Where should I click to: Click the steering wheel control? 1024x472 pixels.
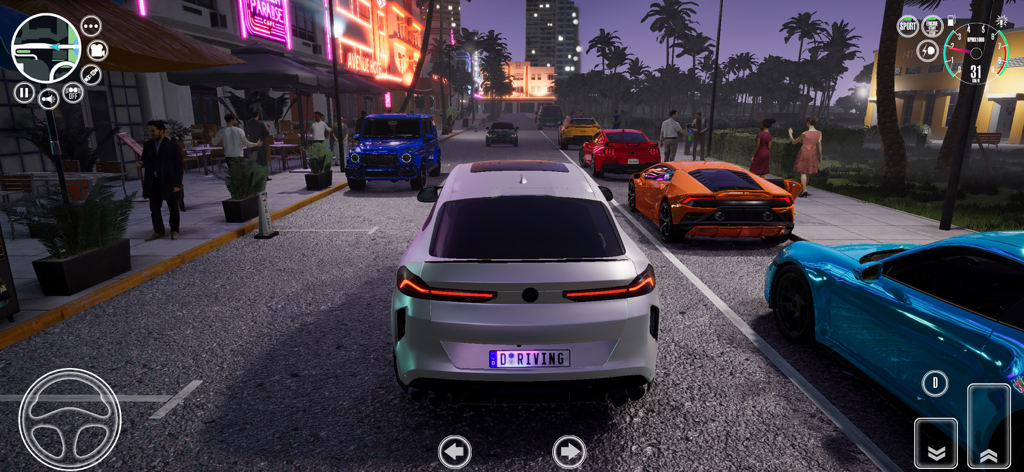coord(70,419)
